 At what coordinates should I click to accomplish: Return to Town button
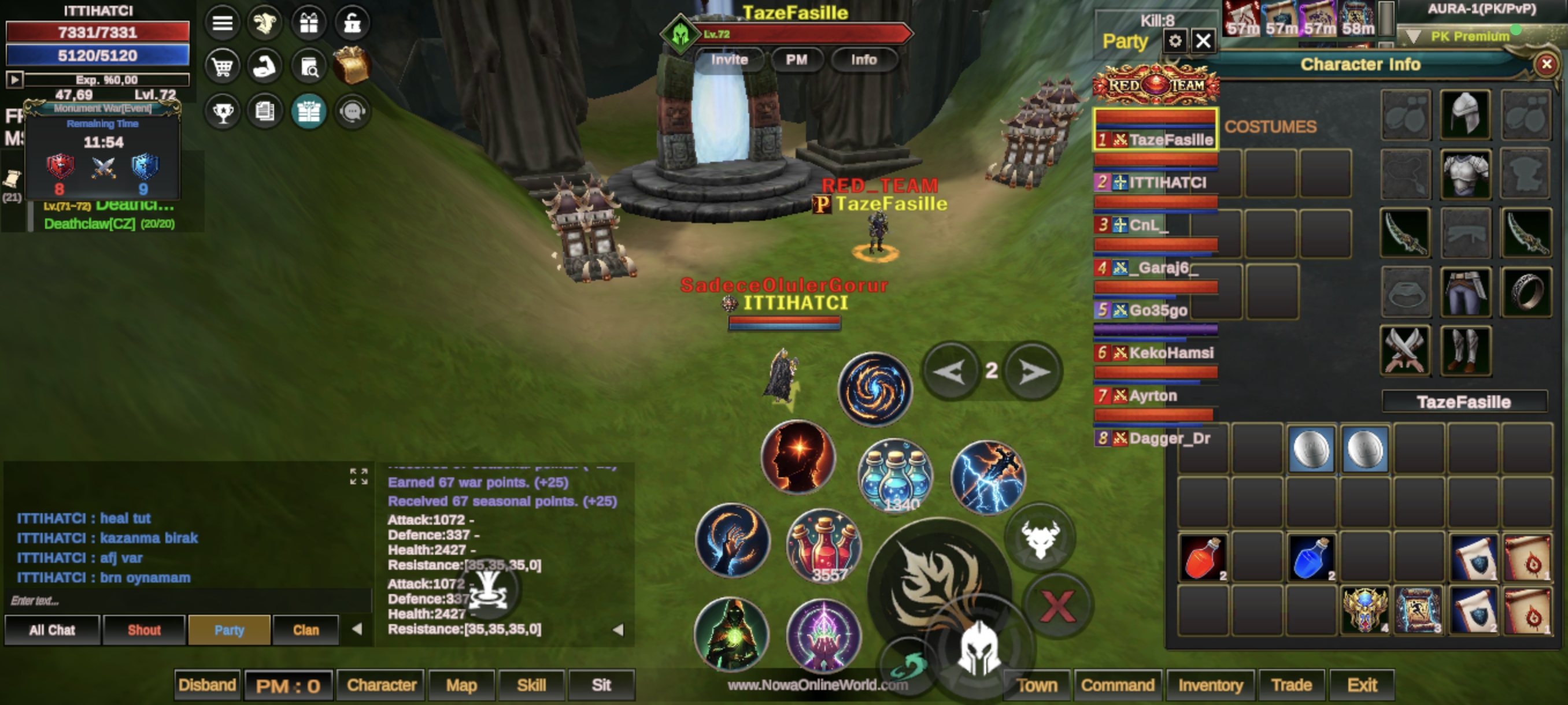pyautogui.click(x=1037, y=685)
